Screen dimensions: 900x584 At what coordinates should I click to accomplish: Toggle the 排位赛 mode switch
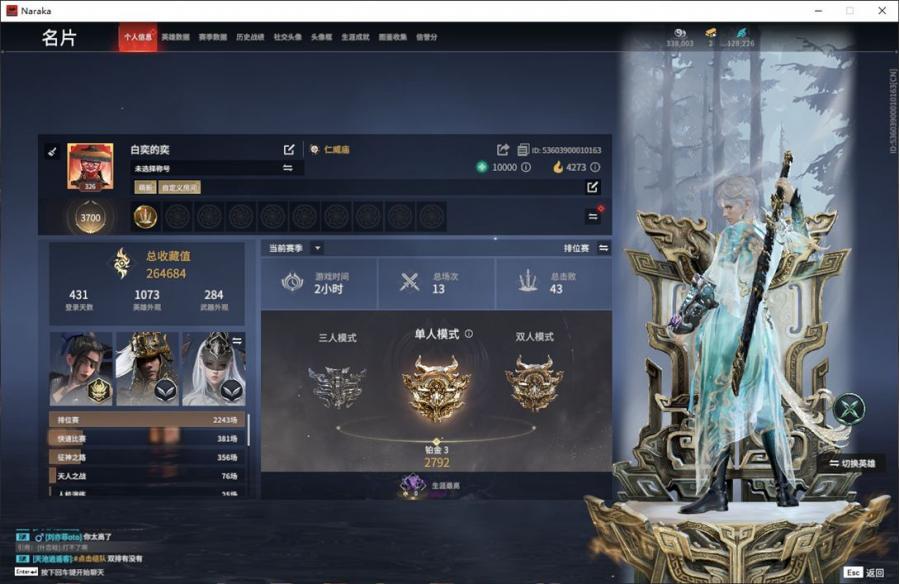click(603, 248)
